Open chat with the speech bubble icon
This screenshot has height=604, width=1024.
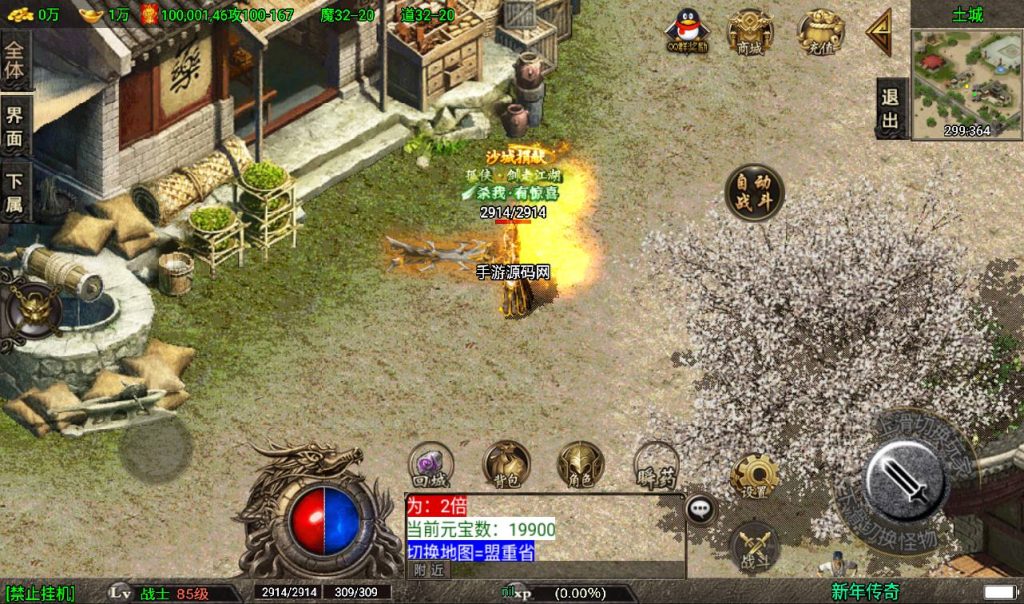click(x=701, y=509)
